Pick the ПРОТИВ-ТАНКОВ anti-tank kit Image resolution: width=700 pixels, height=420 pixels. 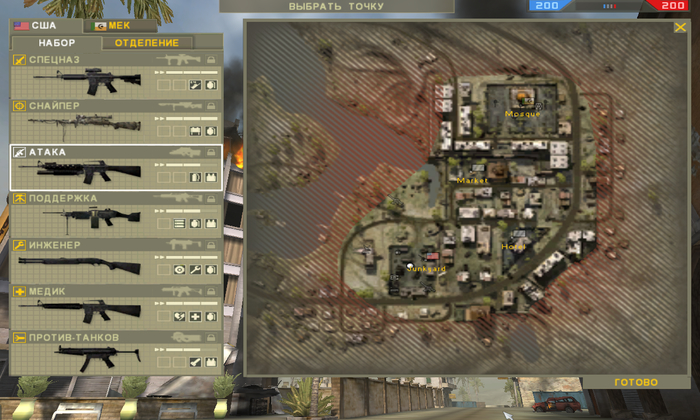coord(116,352)
